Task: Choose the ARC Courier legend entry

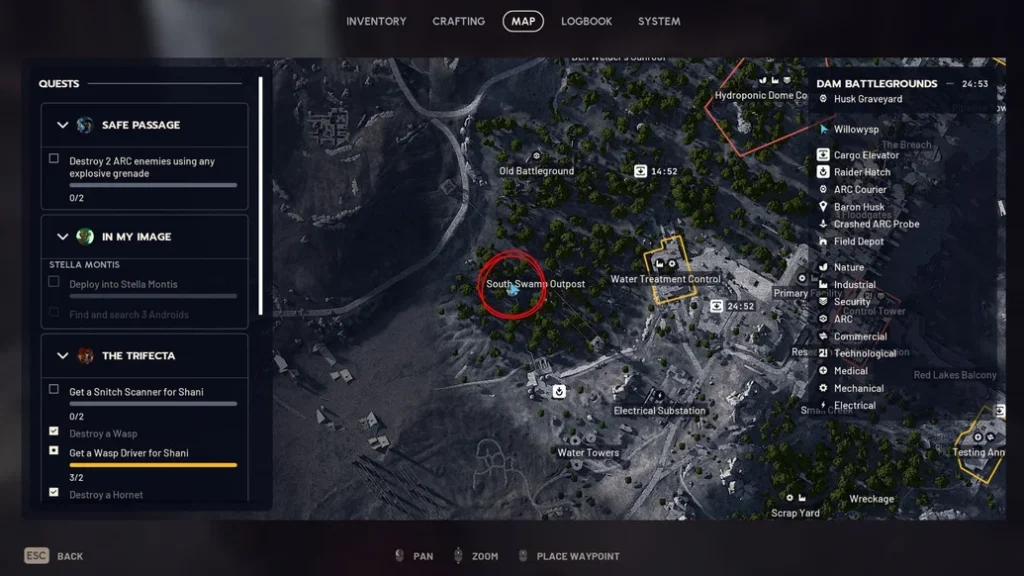Action: click(859, 189)
